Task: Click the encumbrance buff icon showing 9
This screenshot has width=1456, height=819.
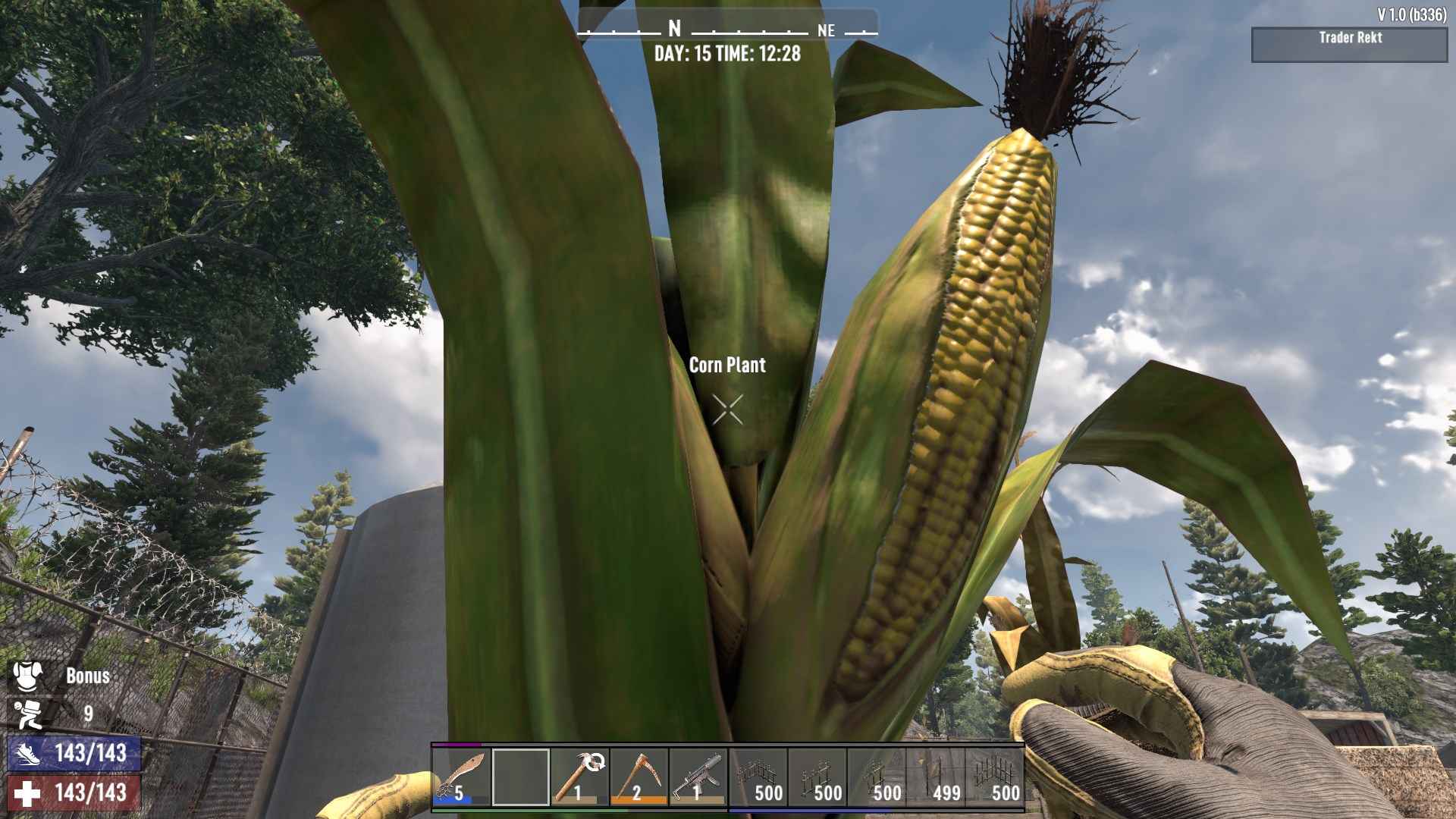Action: 28,714
